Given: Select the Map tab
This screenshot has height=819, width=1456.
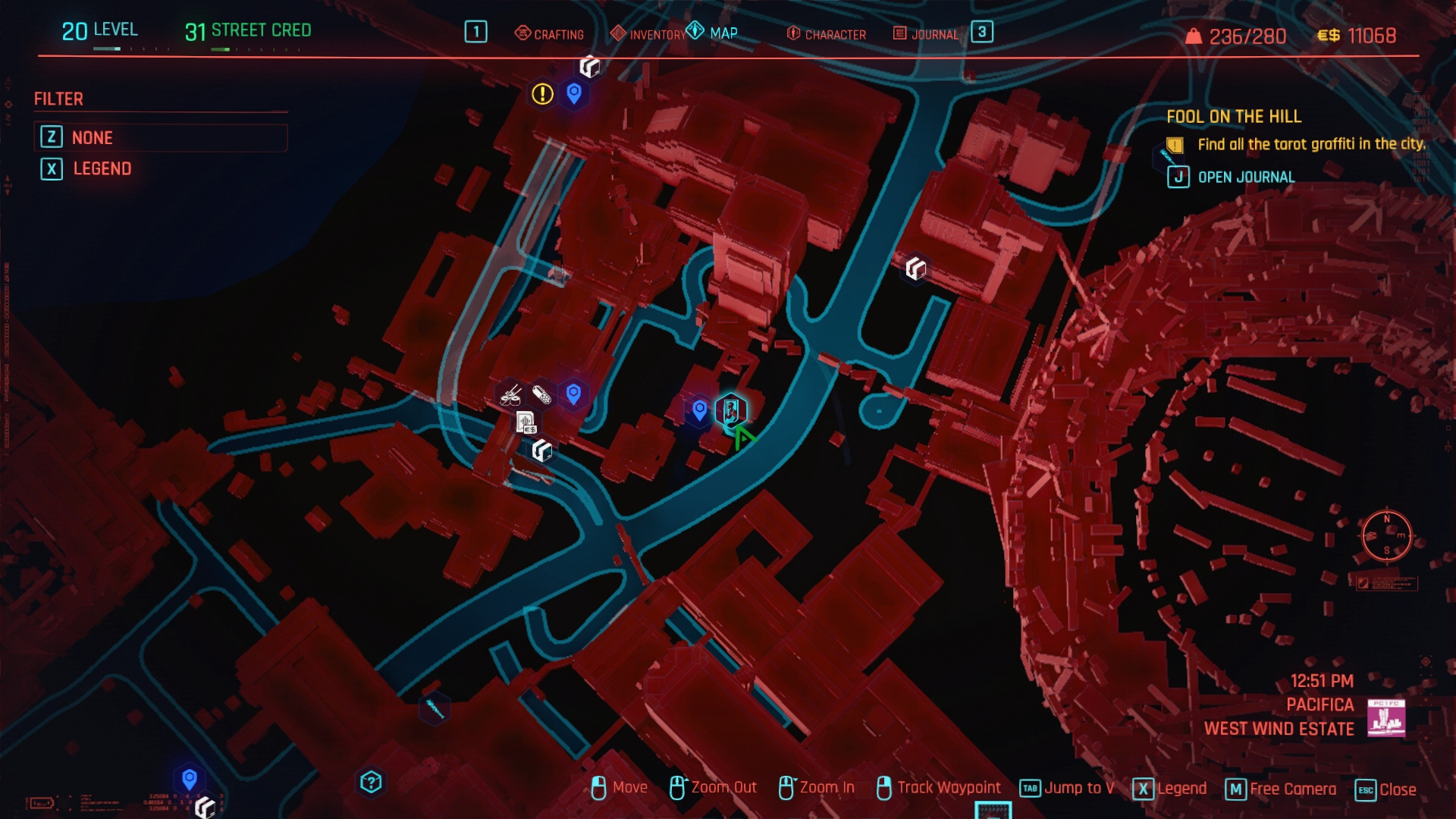Looking at the screenshot, I should [x=713, y=33].
